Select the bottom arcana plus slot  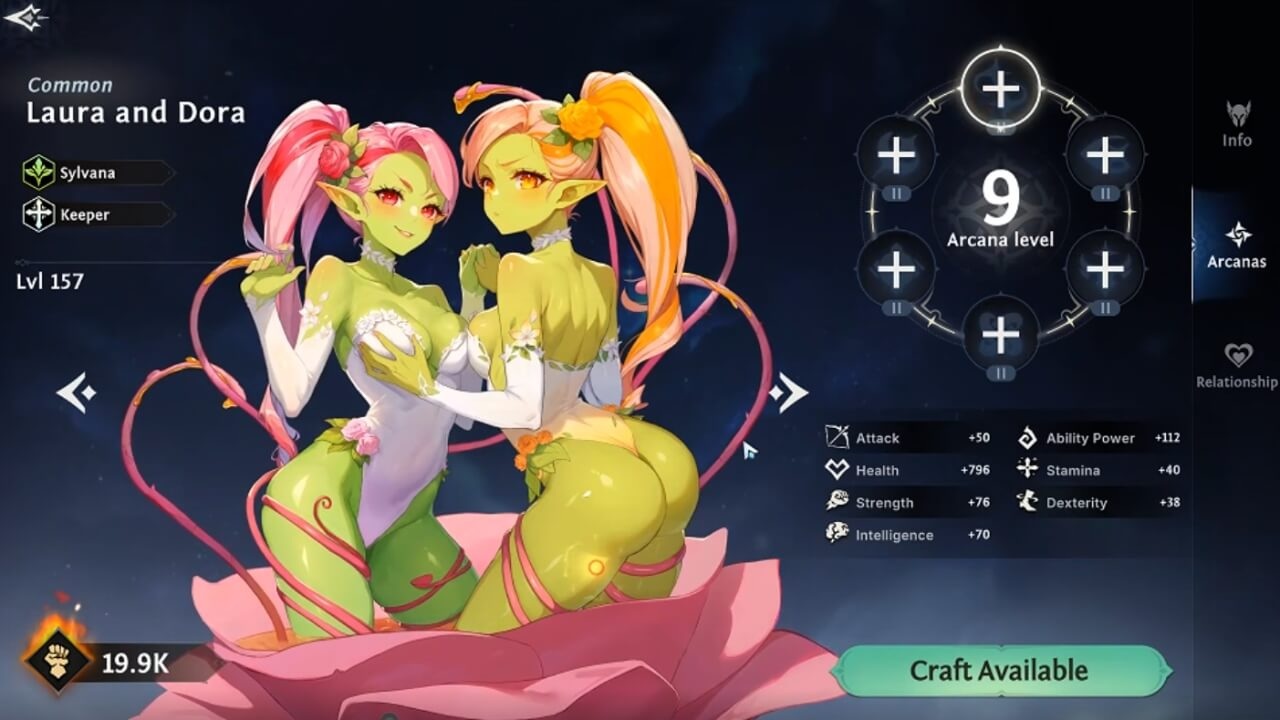click(x=1000, y=333)
